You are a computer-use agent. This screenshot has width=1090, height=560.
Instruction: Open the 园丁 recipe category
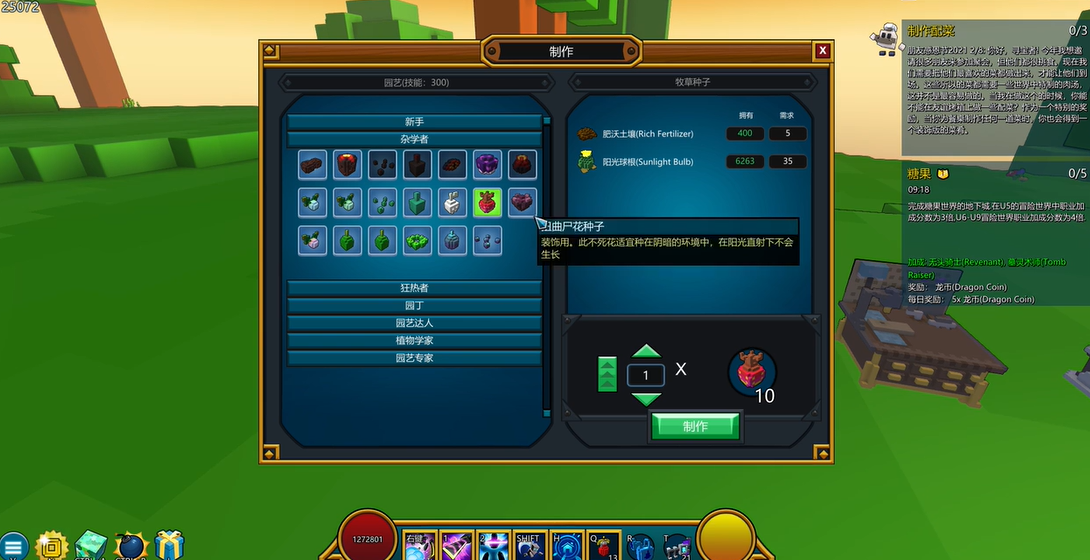tap(414, 305)
